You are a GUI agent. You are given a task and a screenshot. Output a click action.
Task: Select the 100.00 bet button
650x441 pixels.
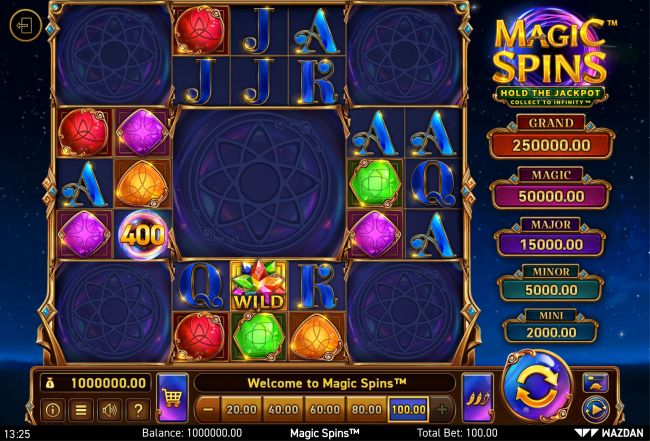click(x=408, y=409)
